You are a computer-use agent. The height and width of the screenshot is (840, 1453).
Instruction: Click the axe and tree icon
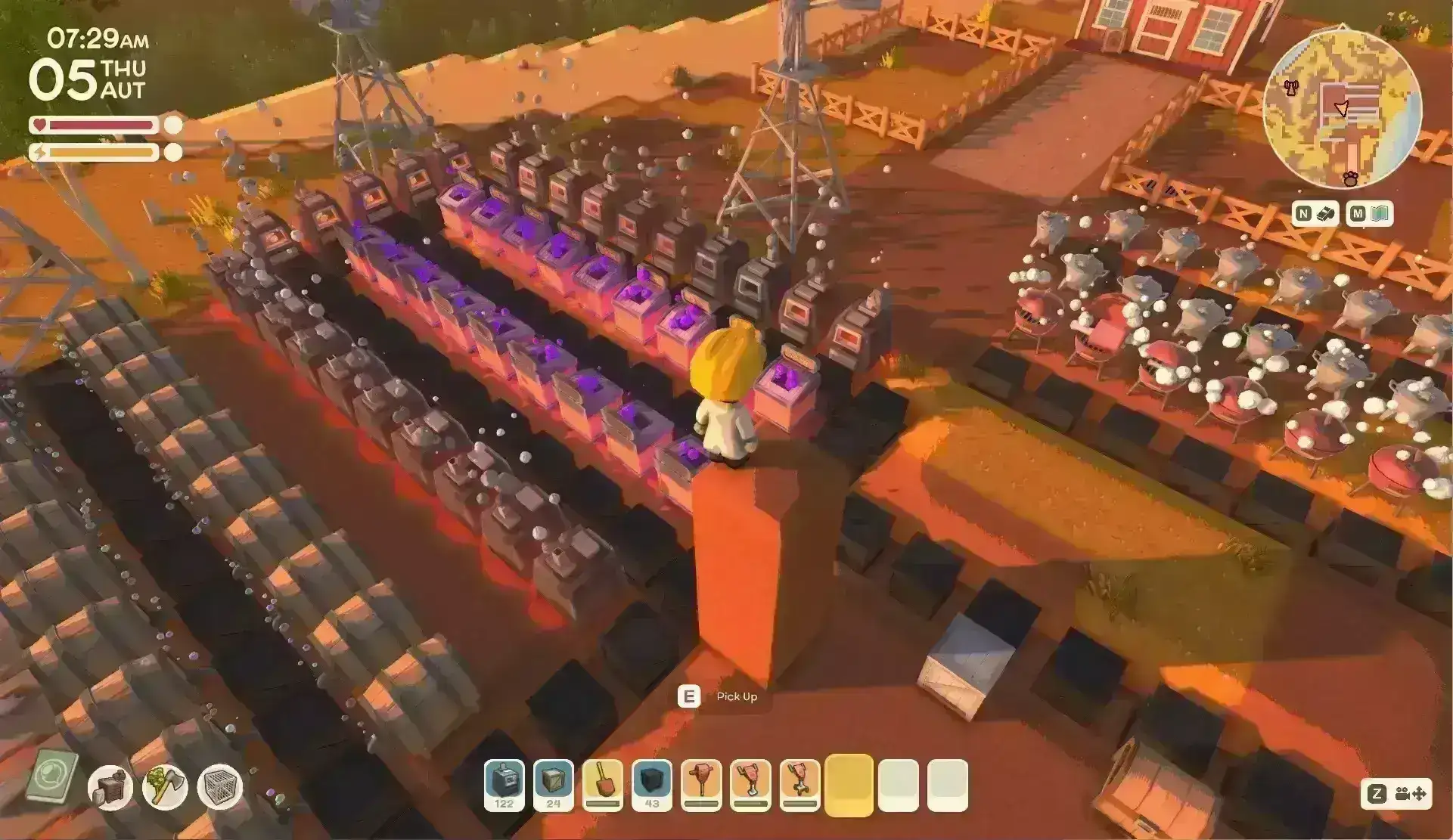(x=165, y=787)
